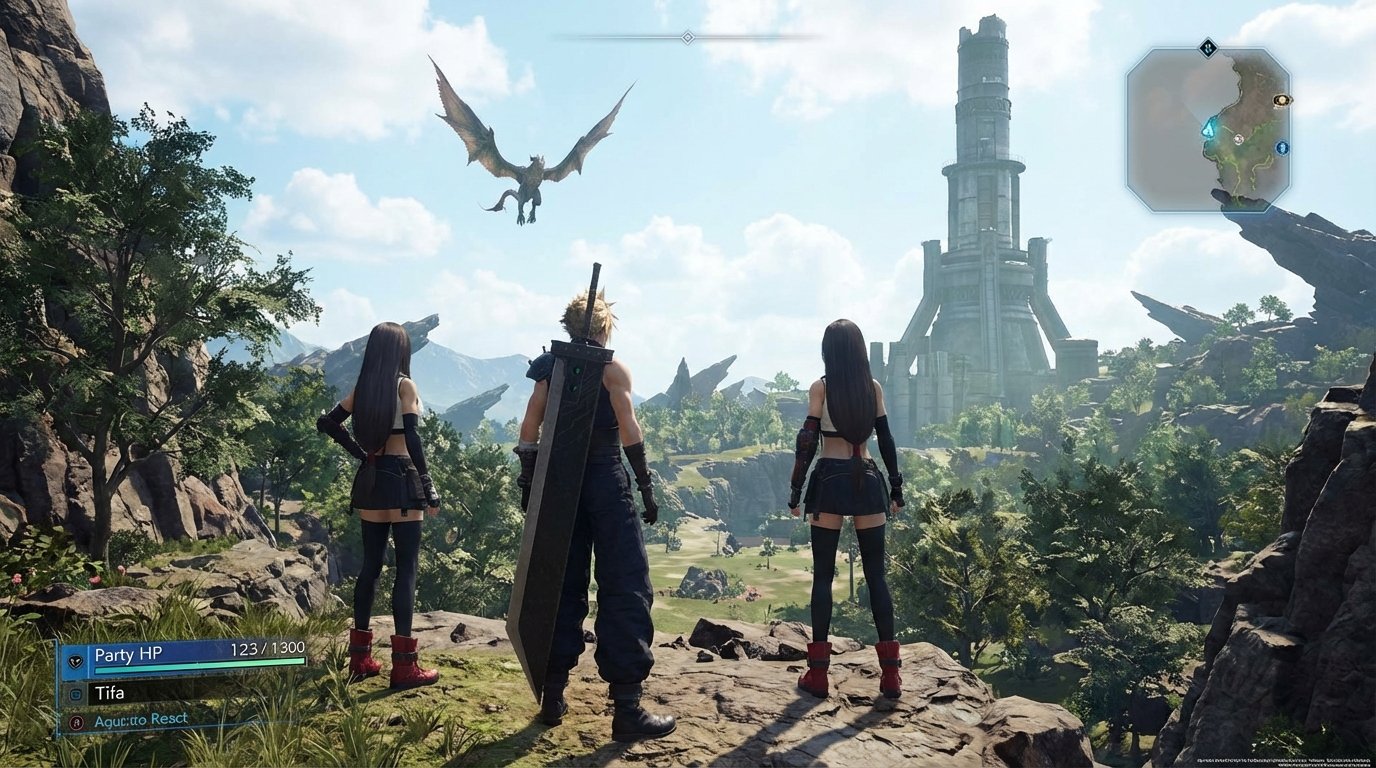Select the gold Chocobo Stop icon on the minimap
The width and height of the screenshot is (1376, 768).
point(1283,100)
